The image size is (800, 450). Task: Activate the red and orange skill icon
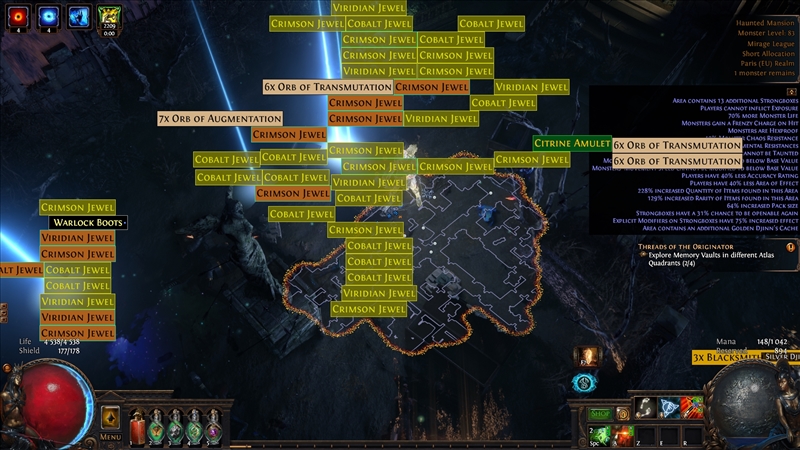coord(690,406)
